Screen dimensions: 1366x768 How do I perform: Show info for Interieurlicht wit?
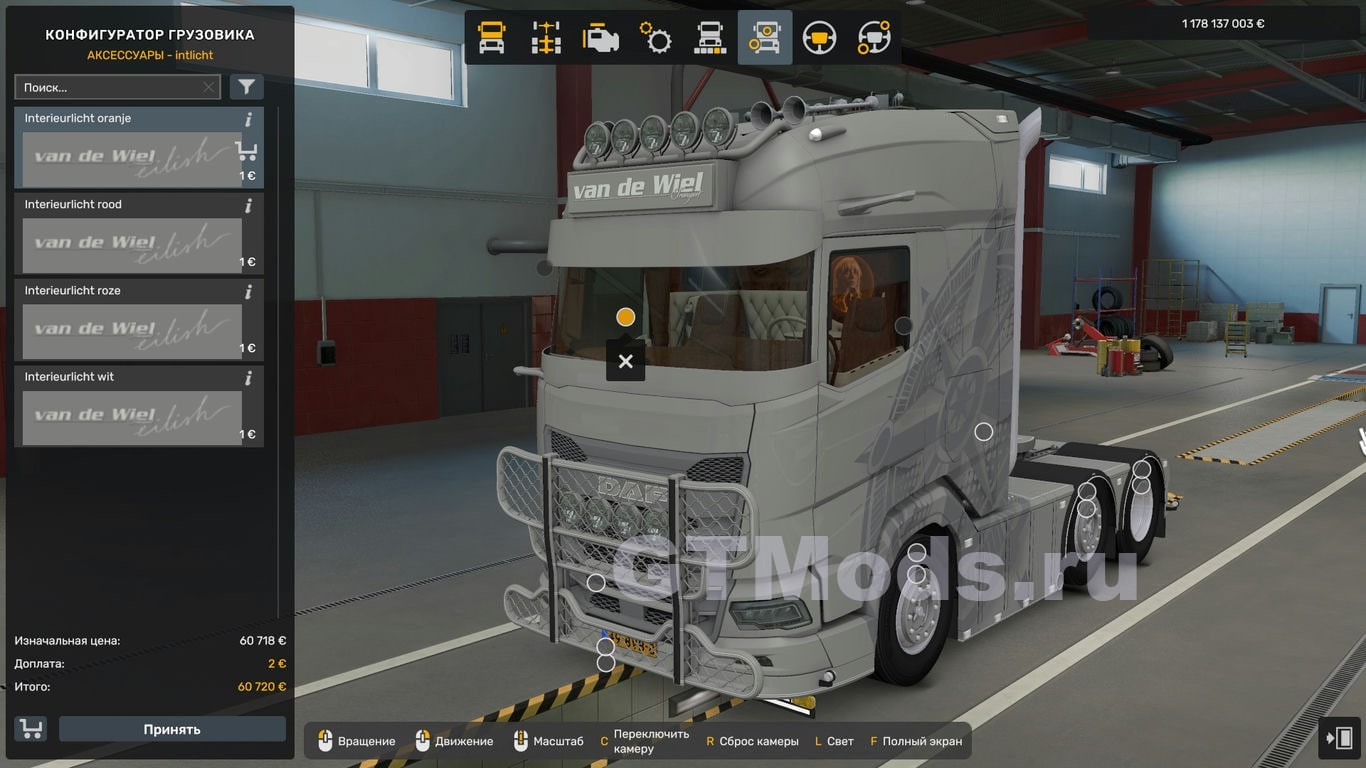tap(248, 378)
